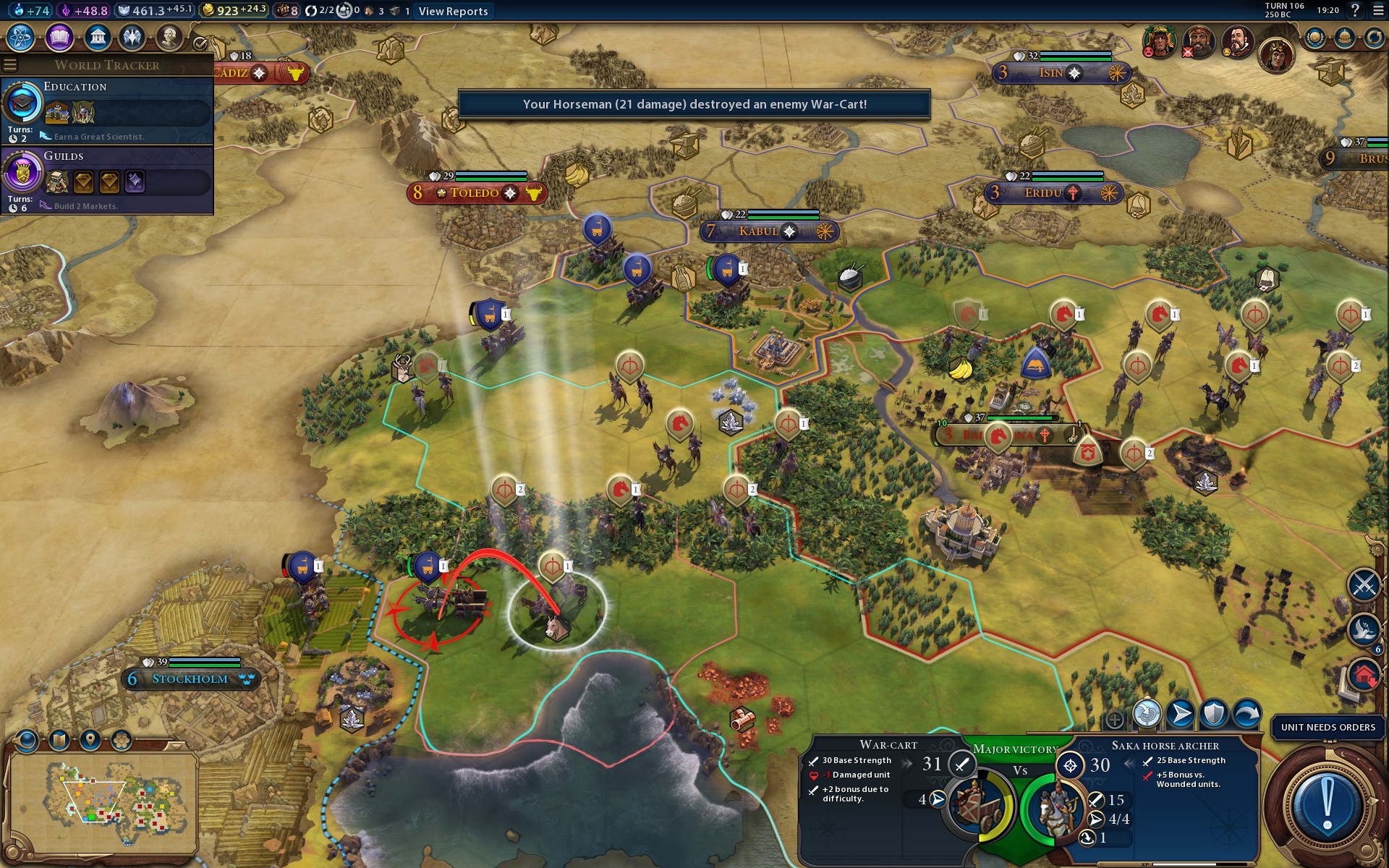The height and width of the screenshot is (868, 1389).
Task: Open the World Rankings globe icon
Action: click(x=1314, y=38)
